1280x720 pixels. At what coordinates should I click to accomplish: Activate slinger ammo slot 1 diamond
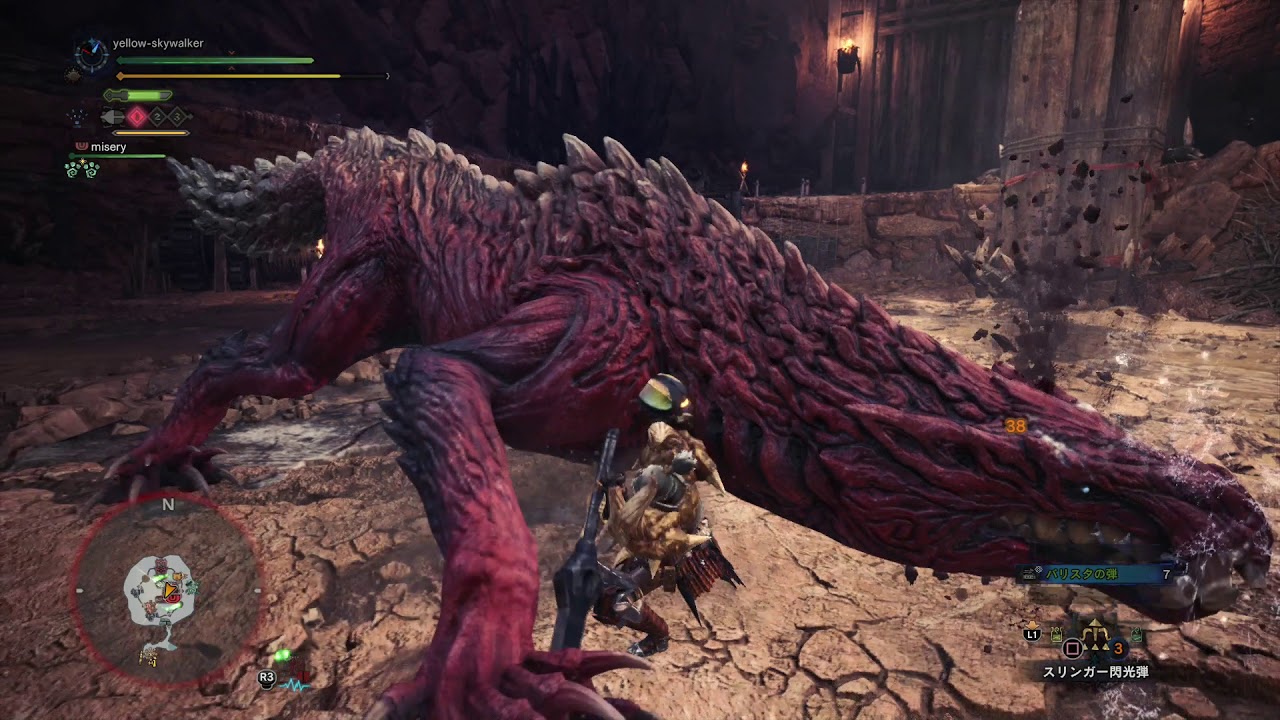136,115
